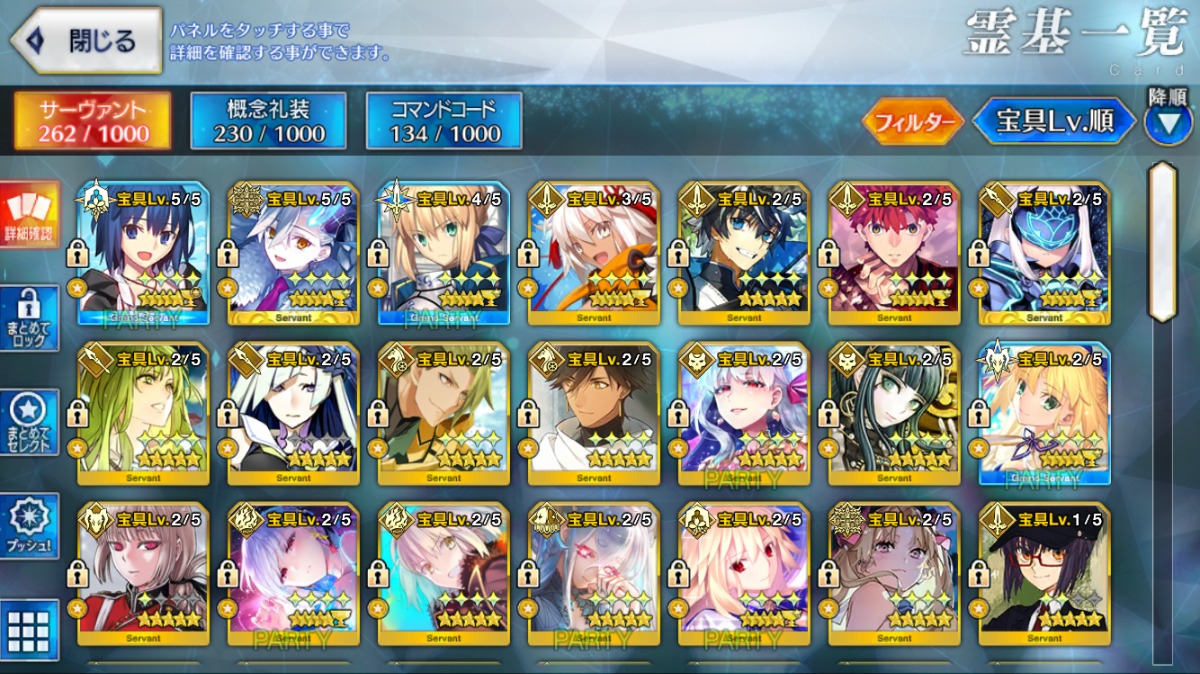Viewport: 1200px width, 674px height.
Task: Activate まとめてロック bulk lock
Action: tap(29, 317)
